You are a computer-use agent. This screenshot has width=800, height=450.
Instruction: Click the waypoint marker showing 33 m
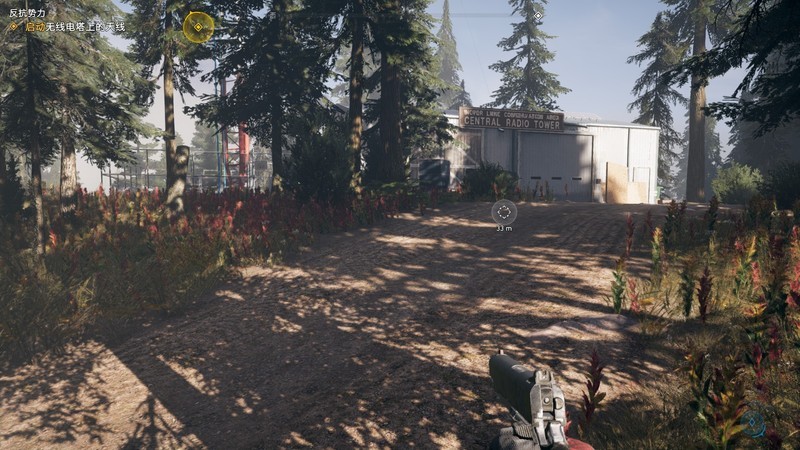point(504,212)
